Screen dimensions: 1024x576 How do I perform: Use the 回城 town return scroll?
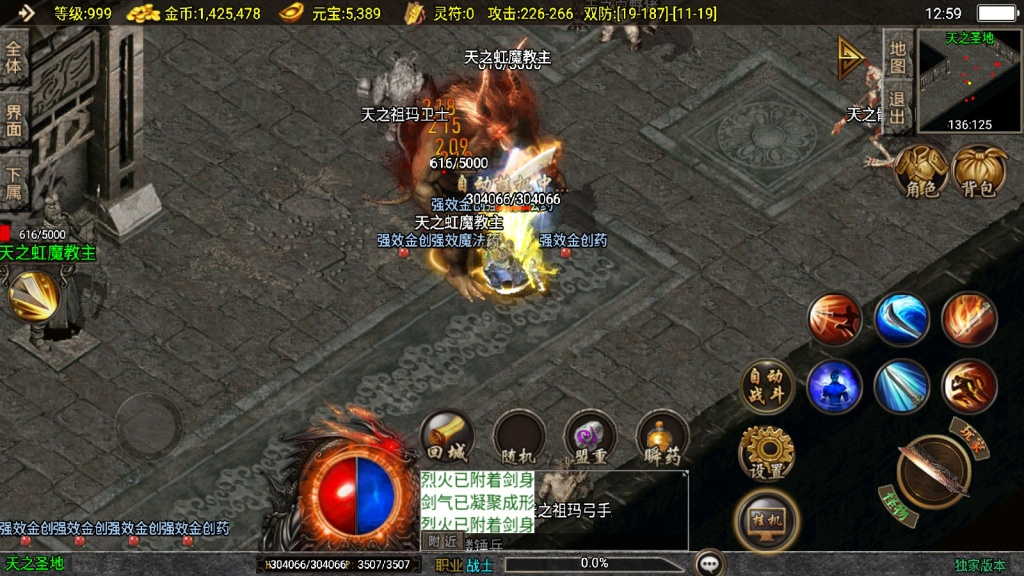446,438
